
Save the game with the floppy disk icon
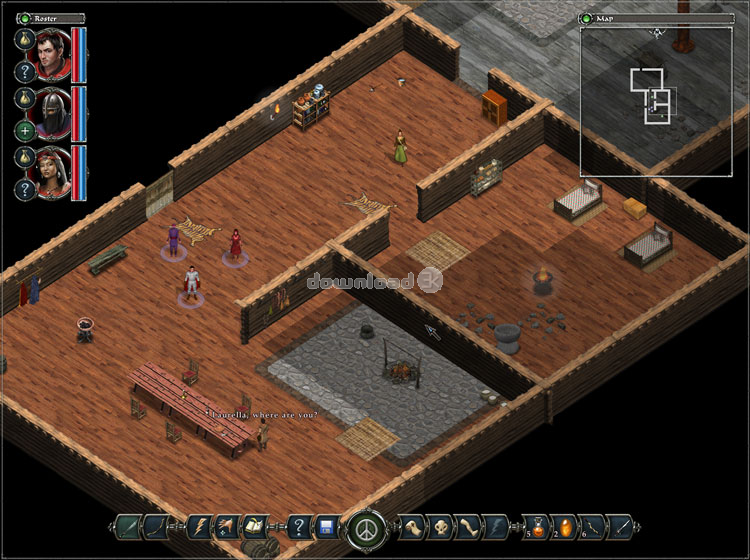[x=325, y=527]
